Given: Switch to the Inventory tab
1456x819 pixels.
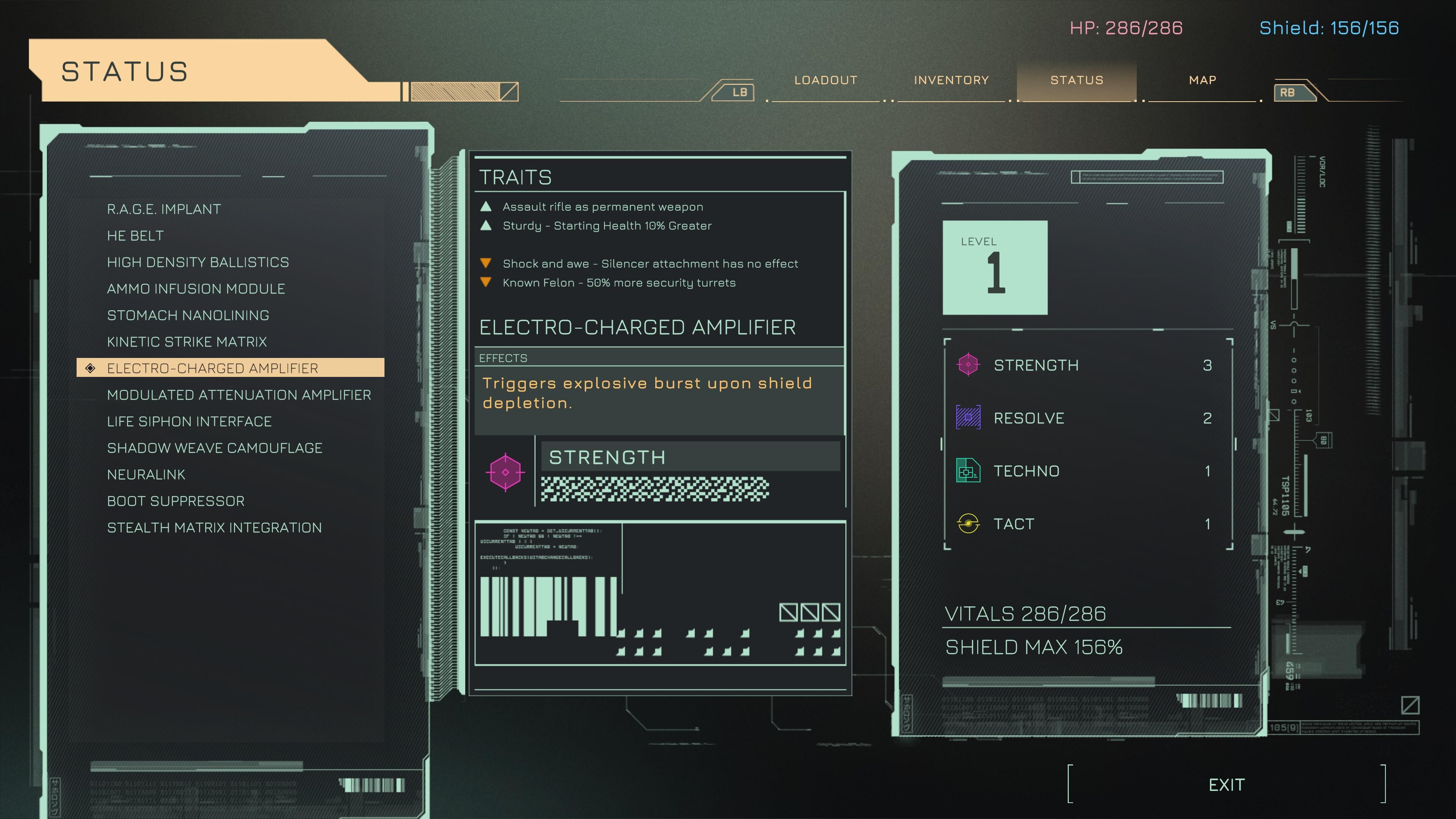Looking at the screenshot, I should click(950, 80).
